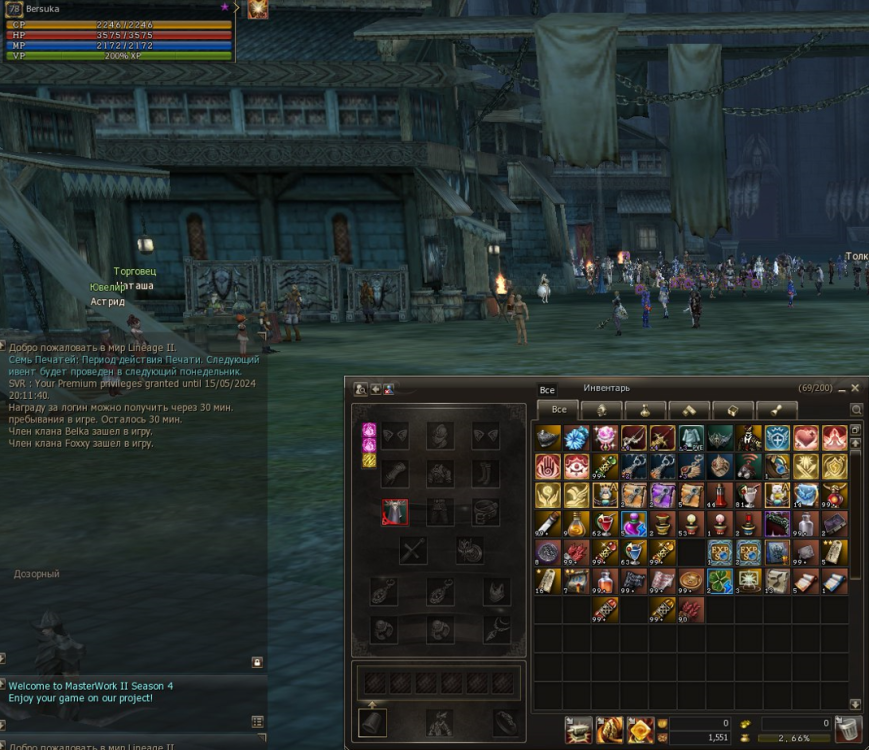Select the purple bottle with lightning mark
This screenshot has height=750, width=869.
tap(634, 524)
